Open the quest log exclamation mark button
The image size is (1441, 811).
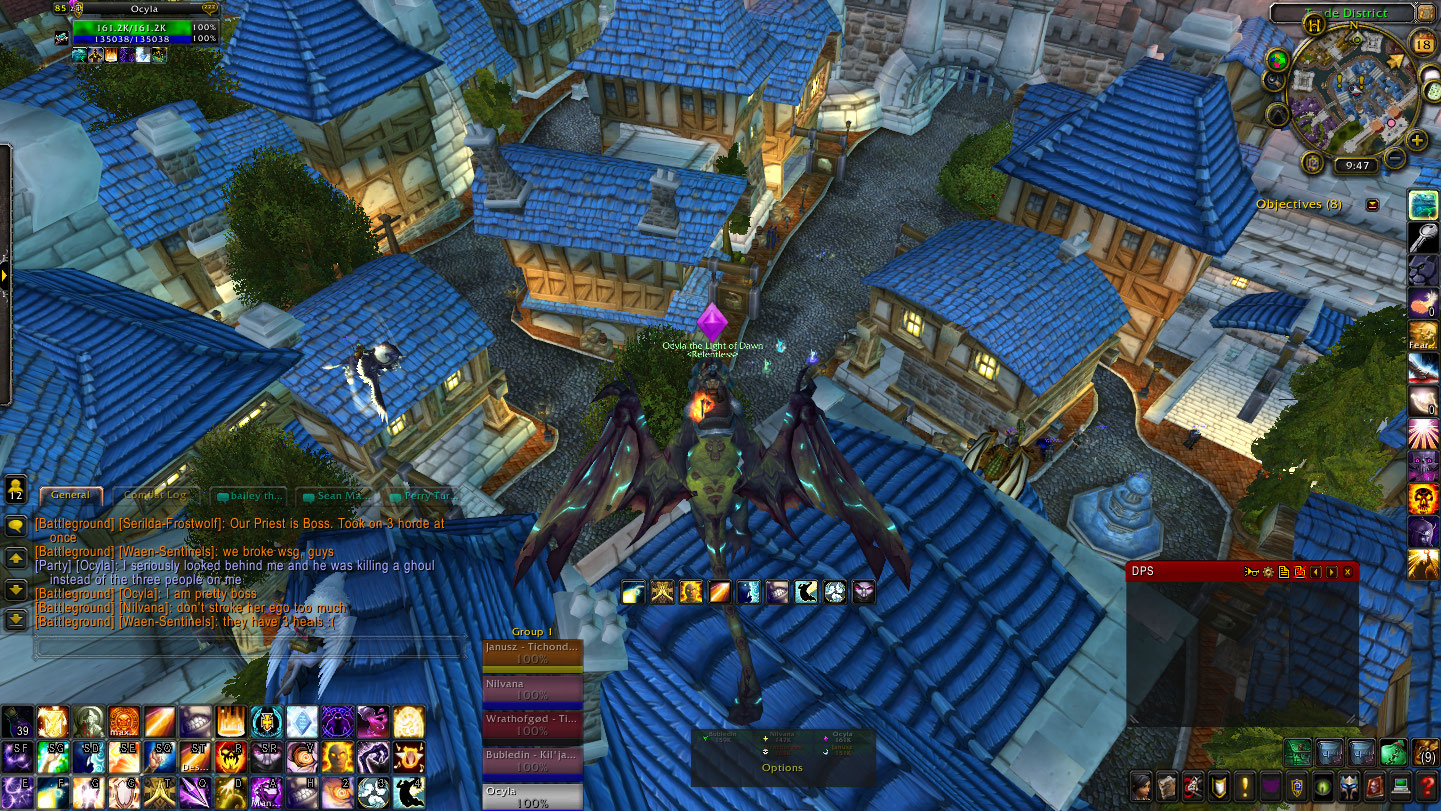click(1245, 786)
